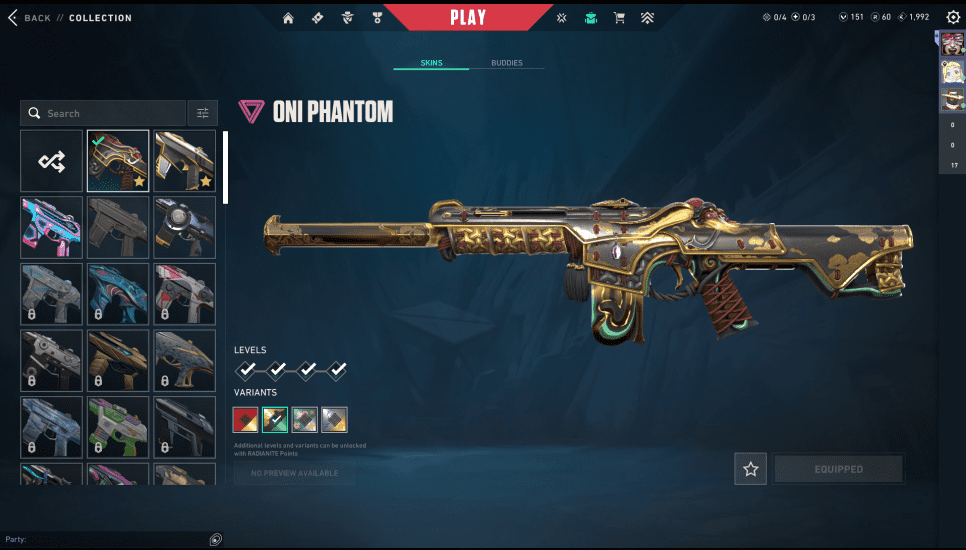966x550 pixels.
Task: Open the top friend avatar in social panel
Action: tap(951, 43)
